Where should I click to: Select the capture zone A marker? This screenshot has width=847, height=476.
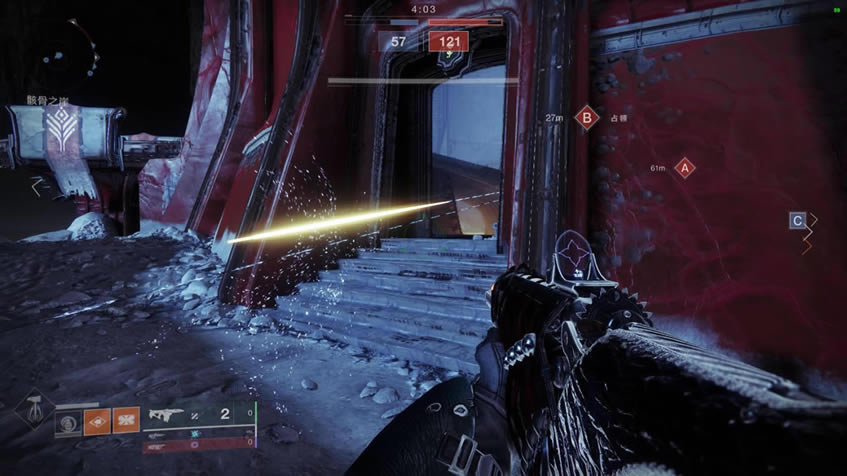[x=685, y=168]
